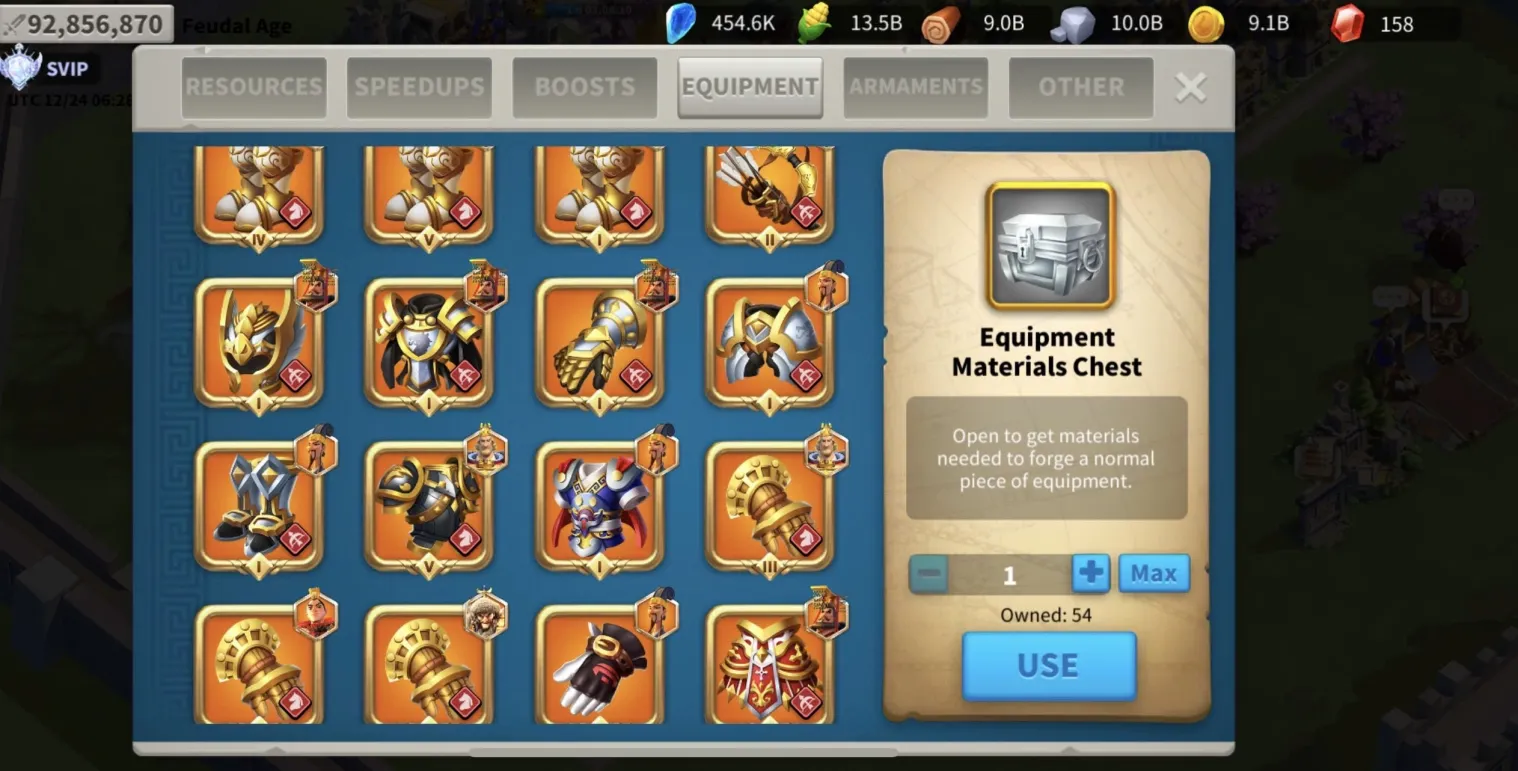The height and width of the screenshot is (771, 1518).
Task: Close the items window
Action: click(x=1190, y=88)
